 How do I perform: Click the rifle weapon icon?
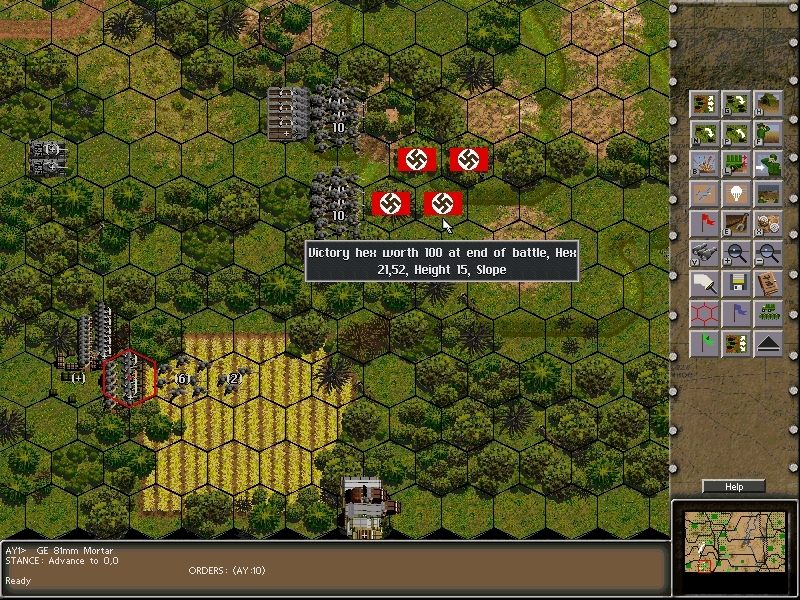pos(737,224)
